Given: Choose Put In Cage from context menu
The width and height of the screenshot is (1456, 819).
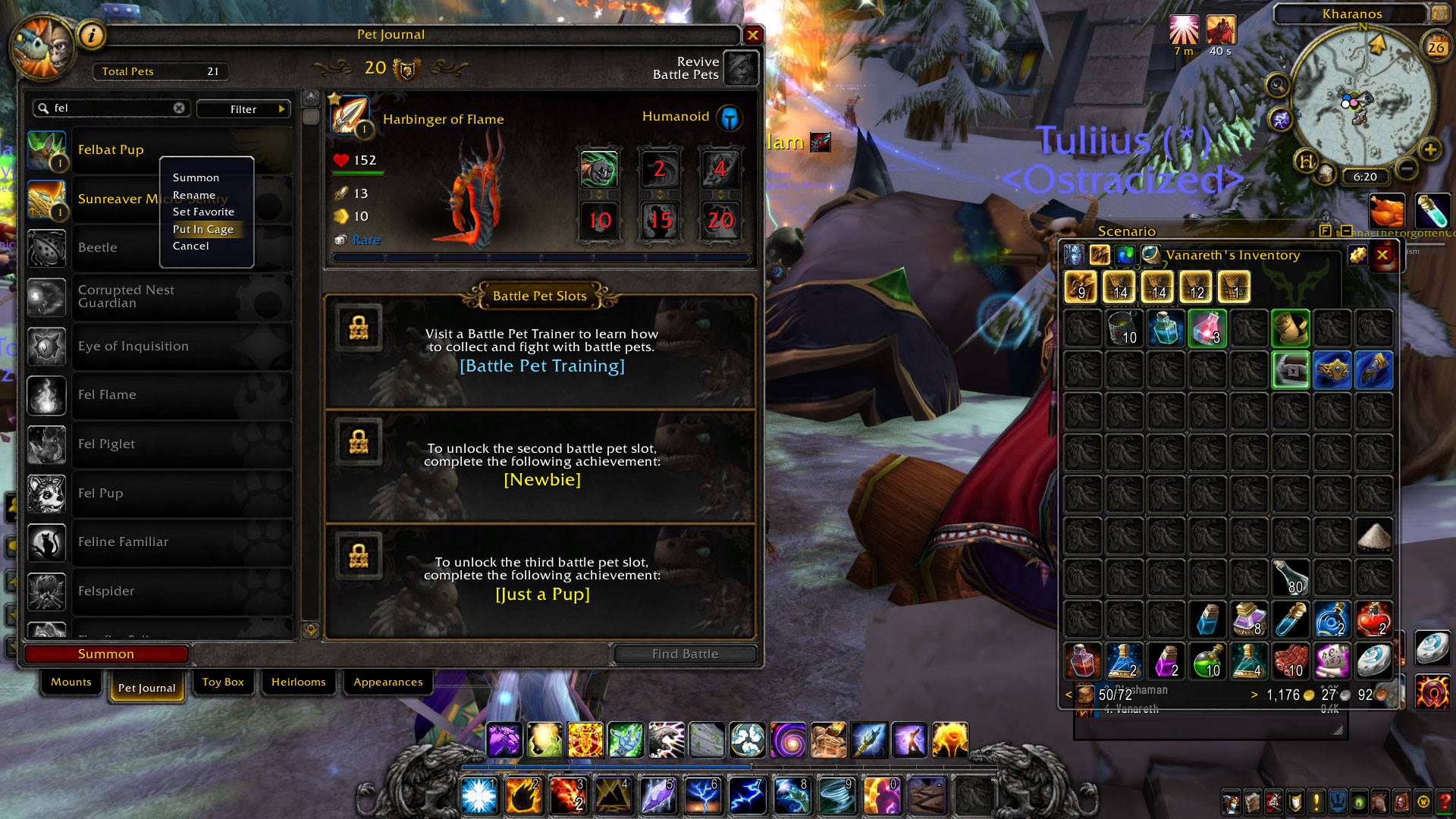Looking at the screenshot, I should point(203,229).
